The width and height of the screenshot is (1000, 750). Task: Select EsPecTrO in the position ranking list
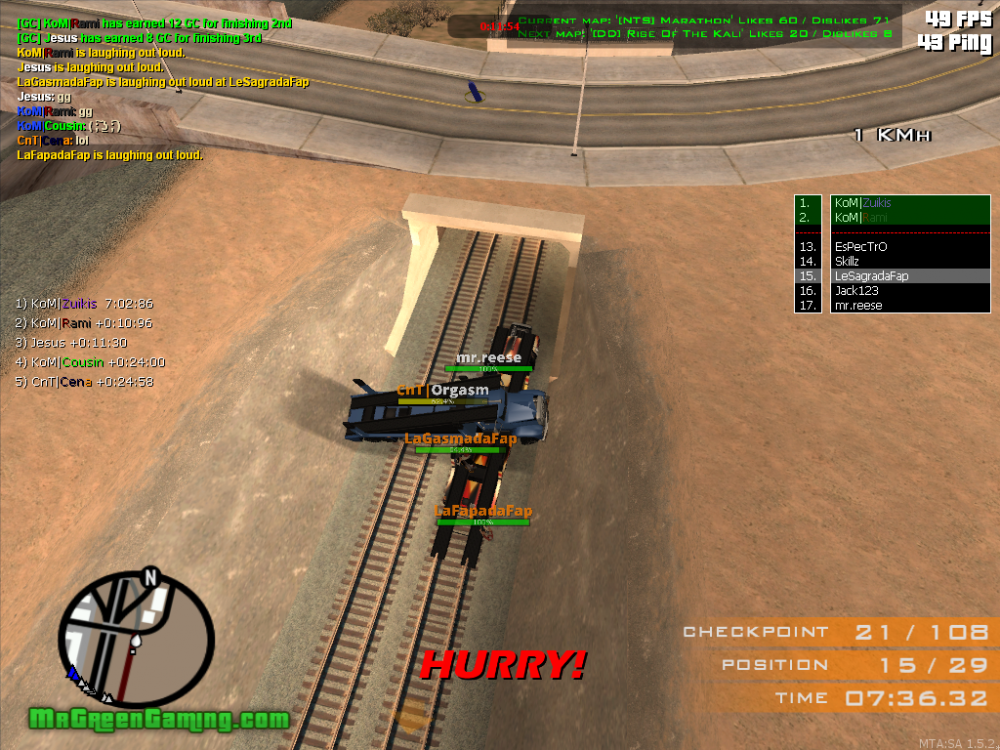pos(861,246)
